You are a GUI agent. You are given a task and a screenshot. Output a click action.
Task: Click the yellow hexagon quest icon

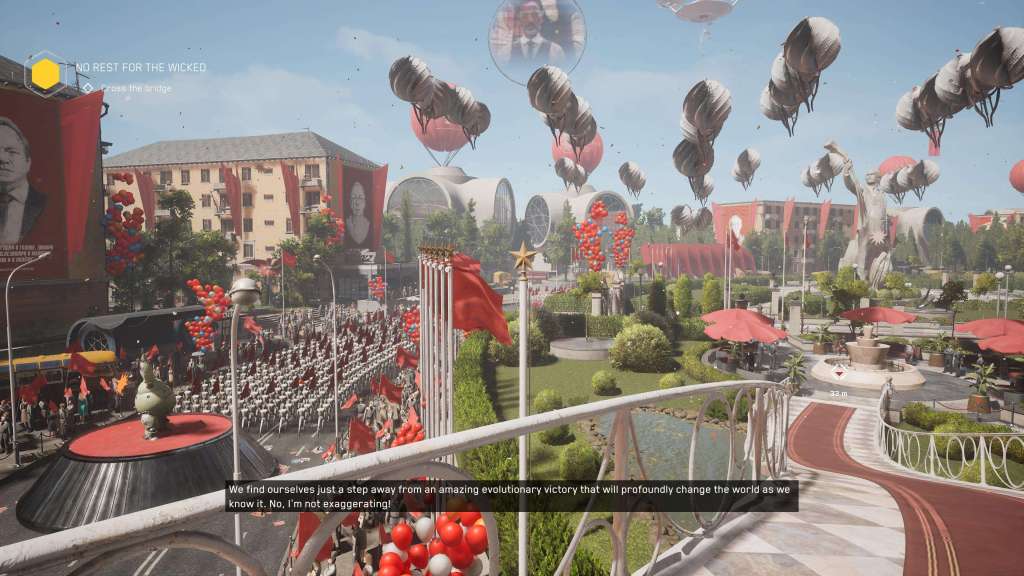(45, 74)
